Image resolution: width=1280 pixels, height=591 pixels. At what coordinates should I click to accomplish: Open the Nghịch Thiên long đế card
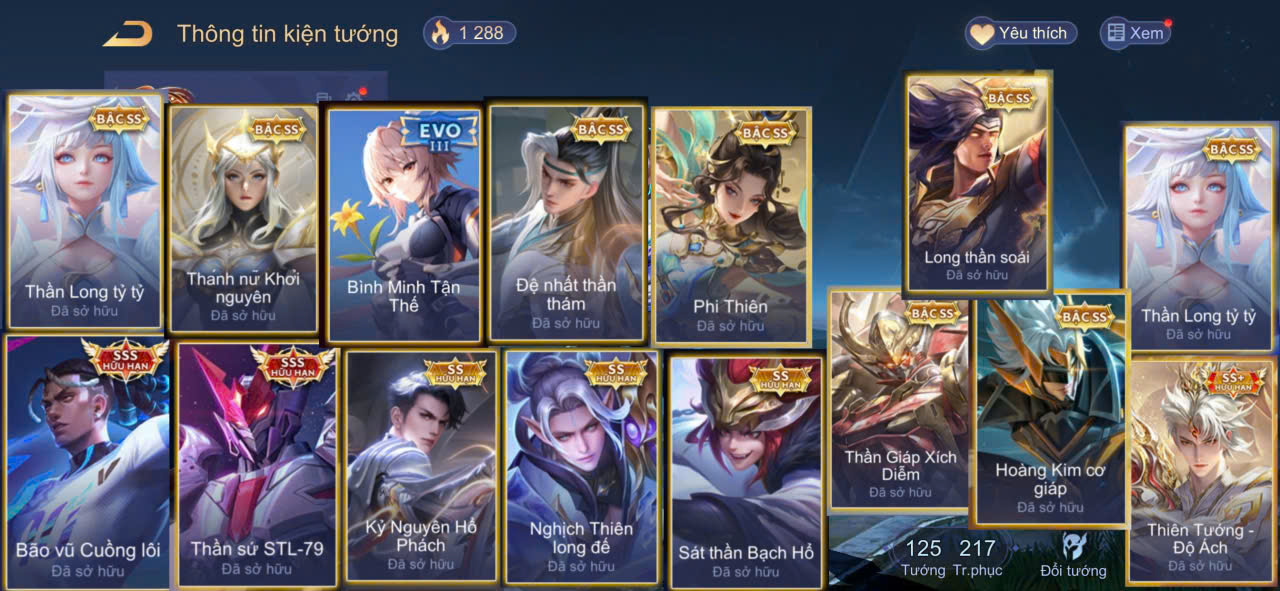tap(581, 467)
